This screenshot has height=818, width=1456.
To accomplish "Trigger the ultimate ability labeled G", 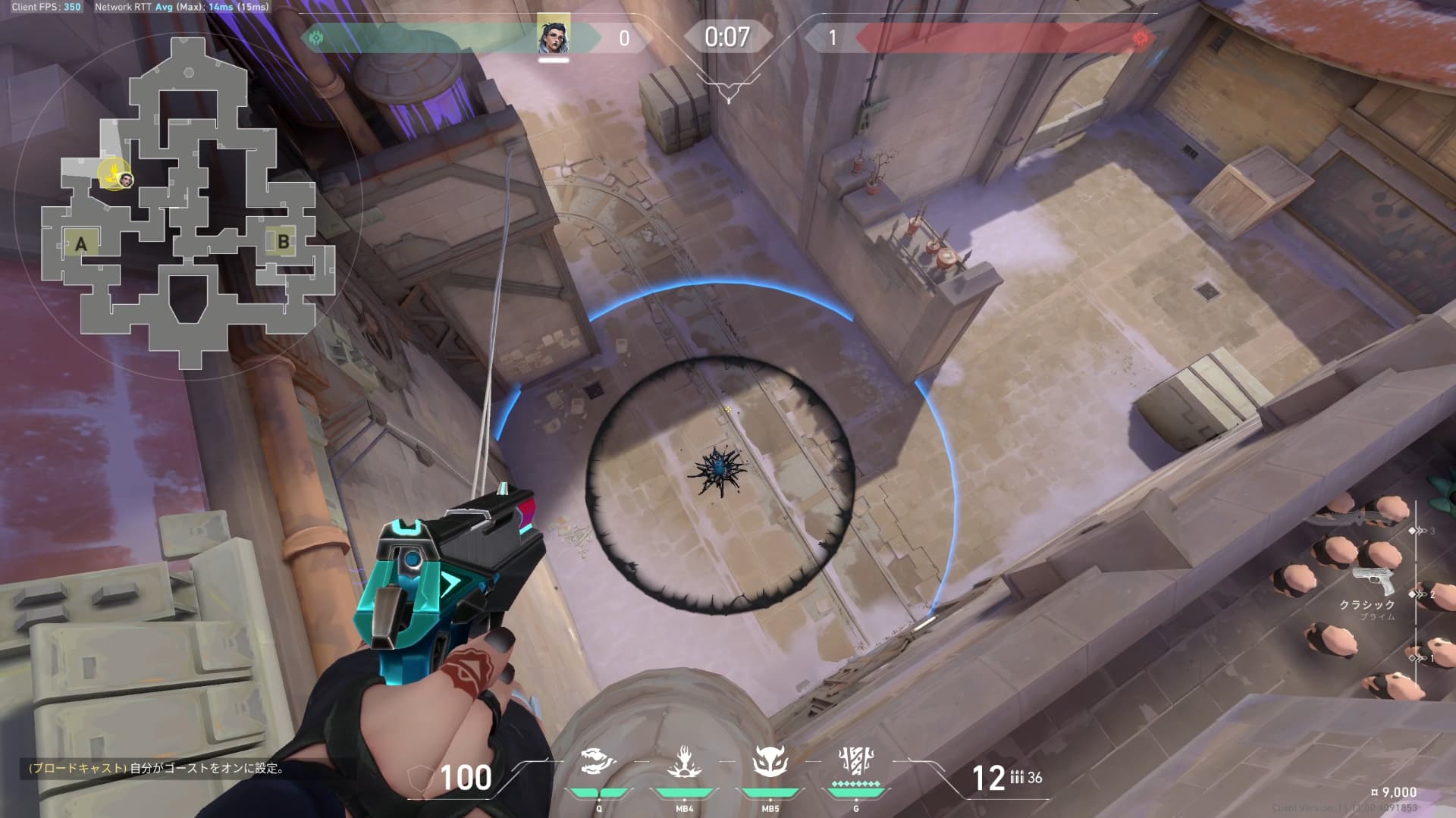I will (x=856, y=762).
